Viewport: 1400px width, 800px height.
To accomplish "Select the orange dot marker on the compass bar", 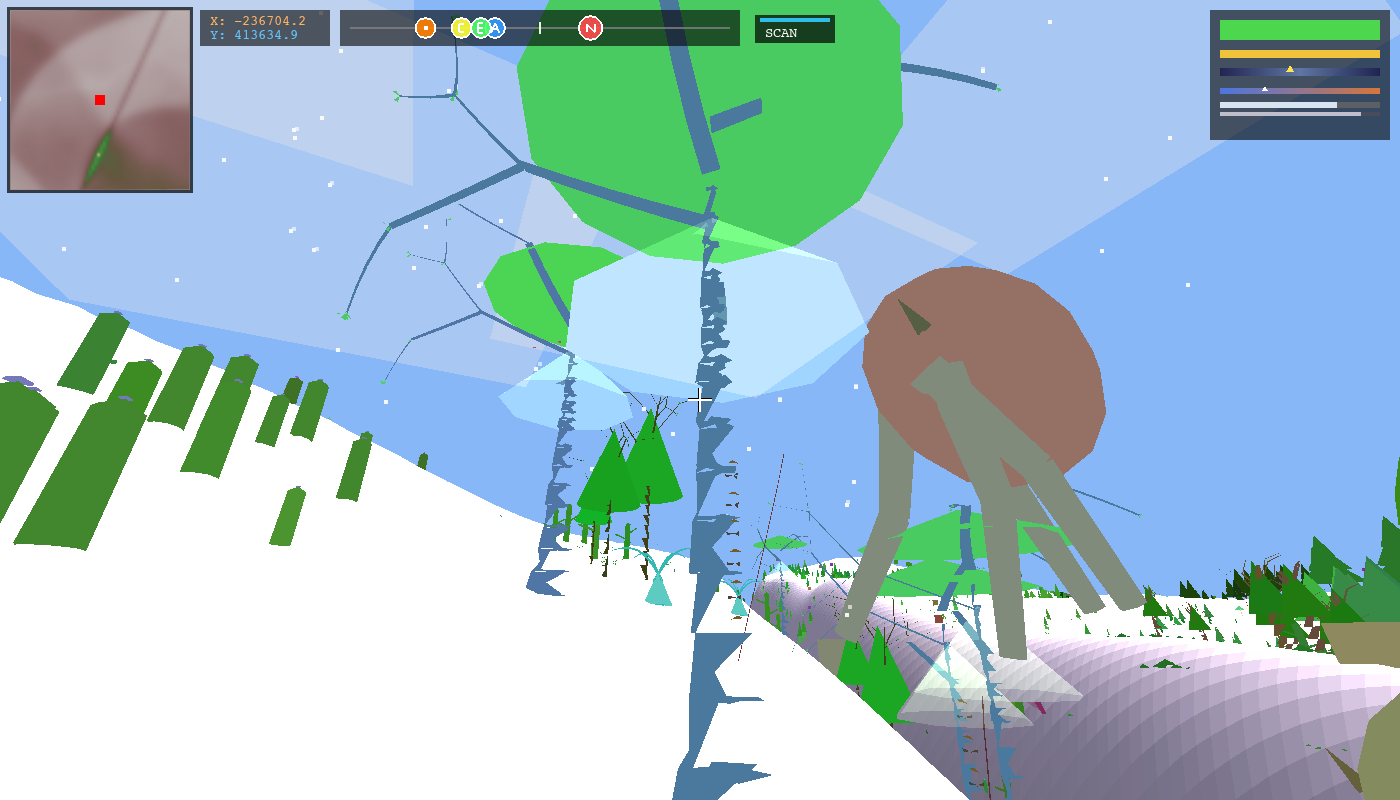I will point(424,28).
